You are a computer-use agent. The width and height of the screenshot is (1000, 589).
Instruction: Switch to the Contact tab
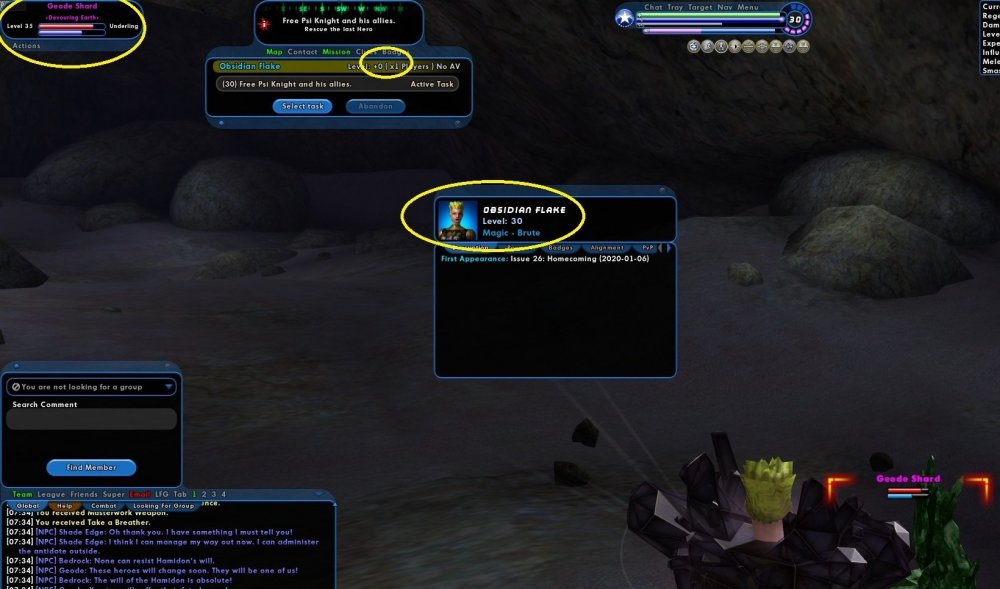[303, 52]
